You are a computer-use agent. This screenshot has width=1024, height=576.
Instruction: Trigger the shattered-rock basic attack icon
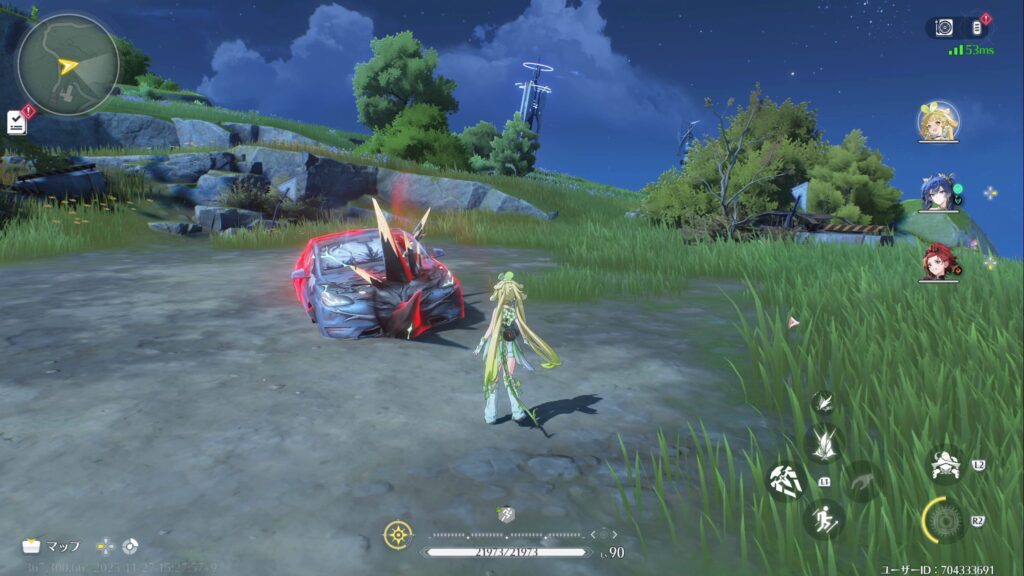(784, 480)
